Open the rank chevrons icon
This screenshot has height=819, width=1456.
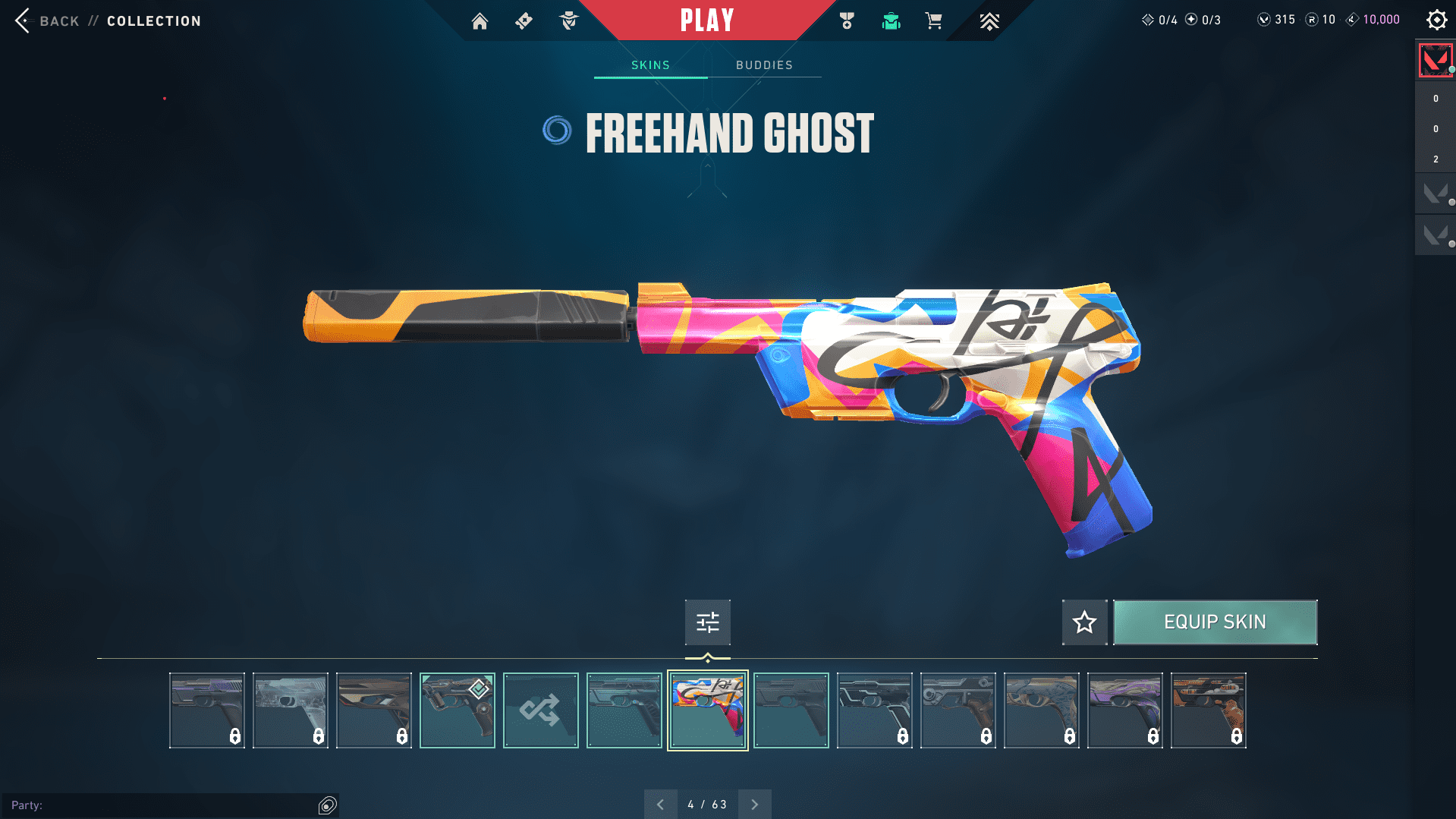[989, 21]
